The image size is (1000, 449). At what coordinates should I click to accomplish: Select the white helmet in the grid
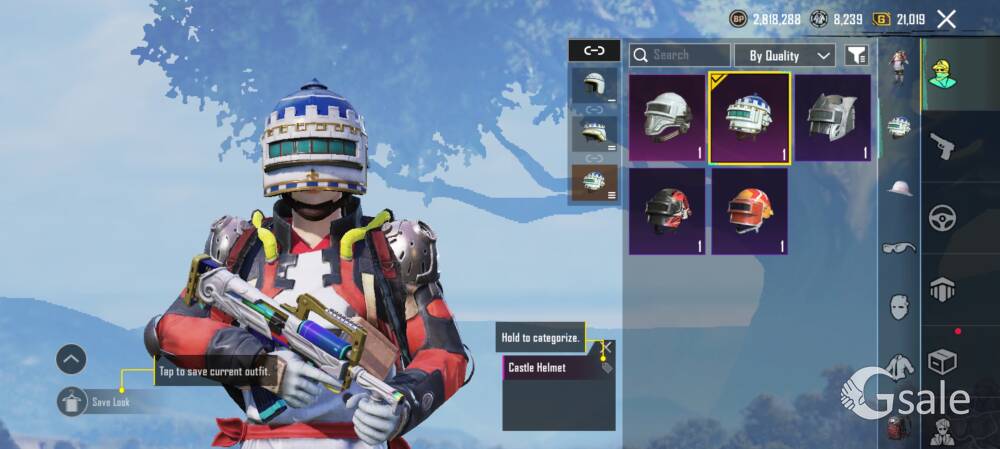[x=667, y=118]
